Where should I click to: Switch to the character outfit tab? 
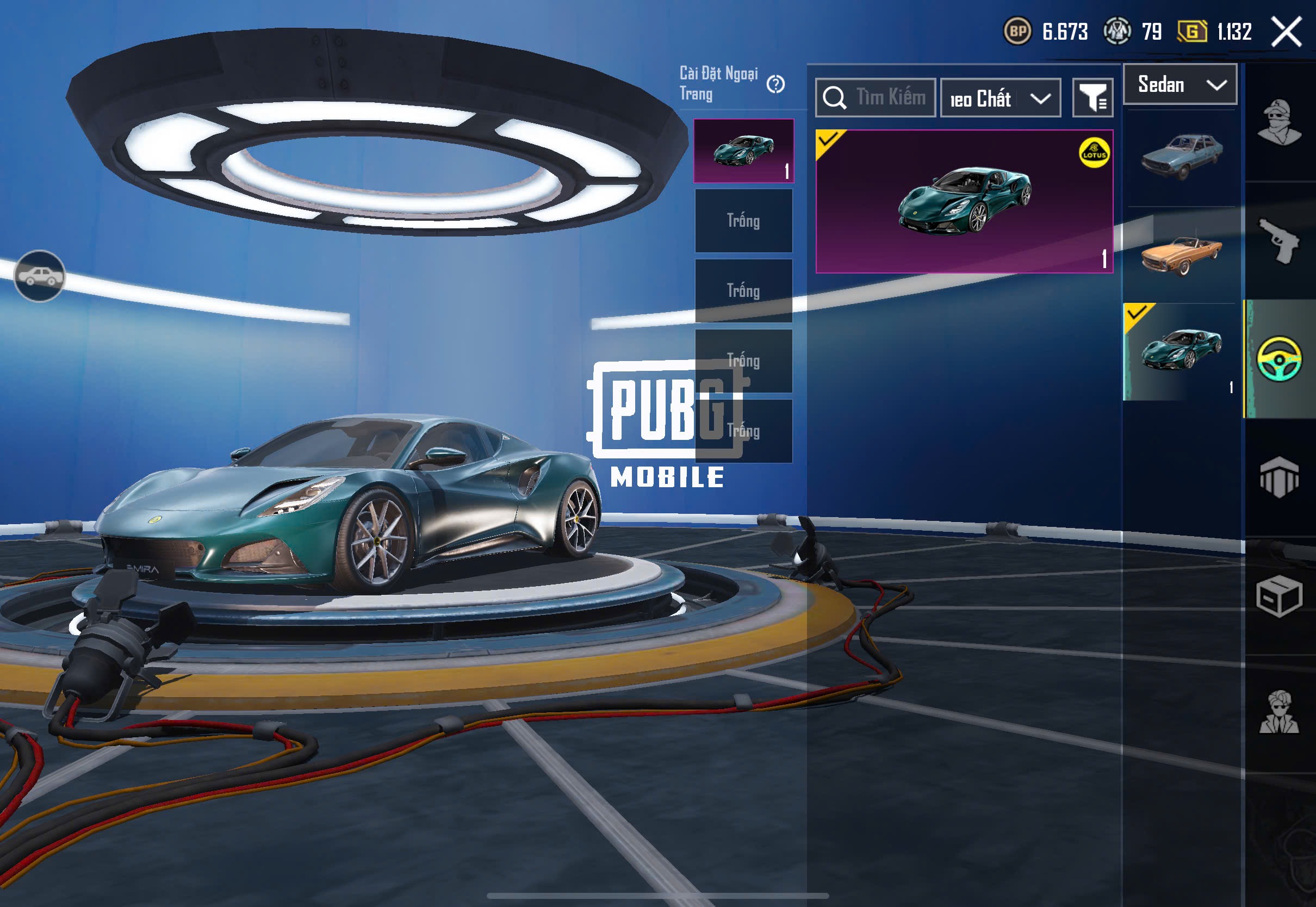coord(1279,122)
